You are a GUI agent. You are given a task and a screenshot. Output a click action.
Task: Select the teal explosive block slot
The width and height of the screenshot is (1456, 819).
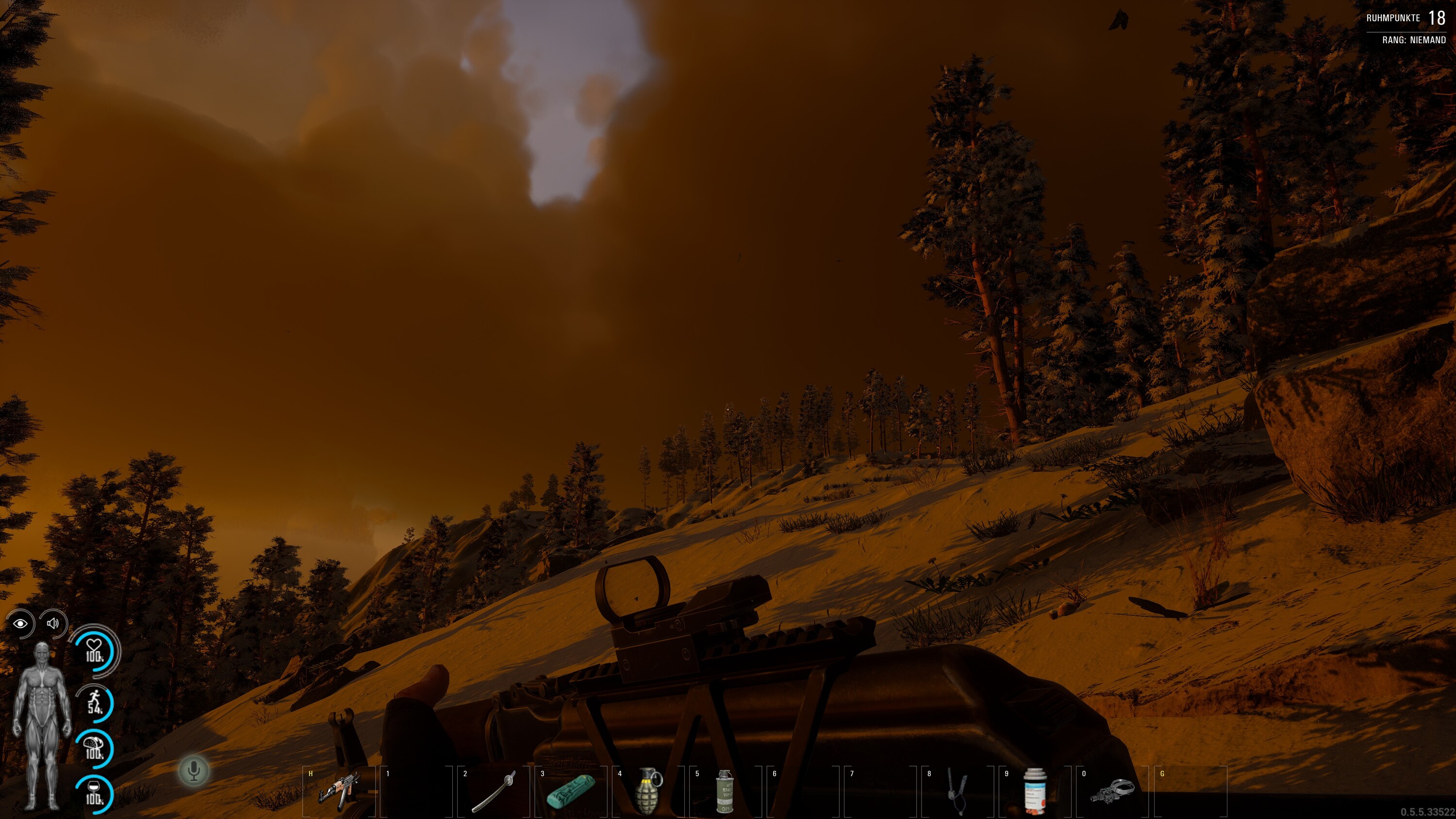570,790
